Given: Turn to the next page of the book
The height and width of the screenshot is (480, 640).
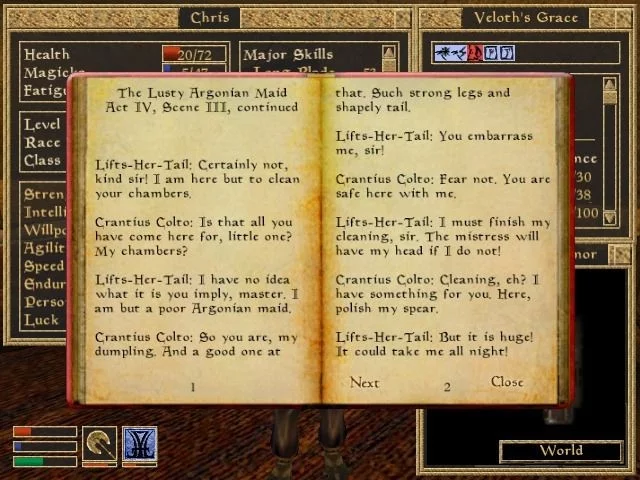Looking at the screenshot, I should (x=364, y=383).
